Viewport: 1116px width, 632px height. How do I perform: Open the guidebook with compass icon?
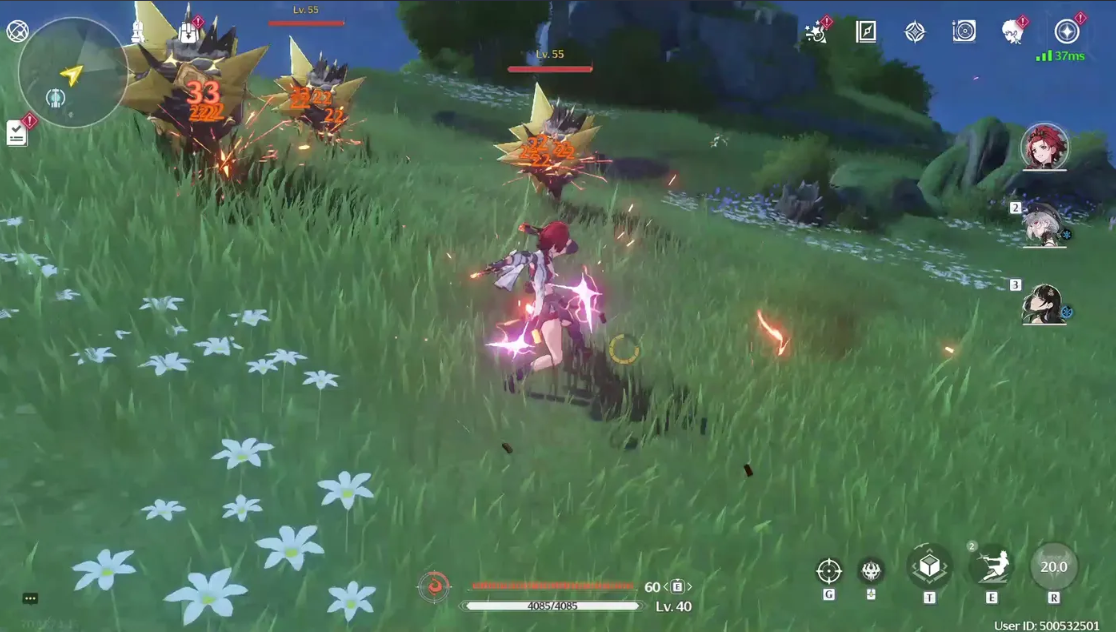pos(866,32)
